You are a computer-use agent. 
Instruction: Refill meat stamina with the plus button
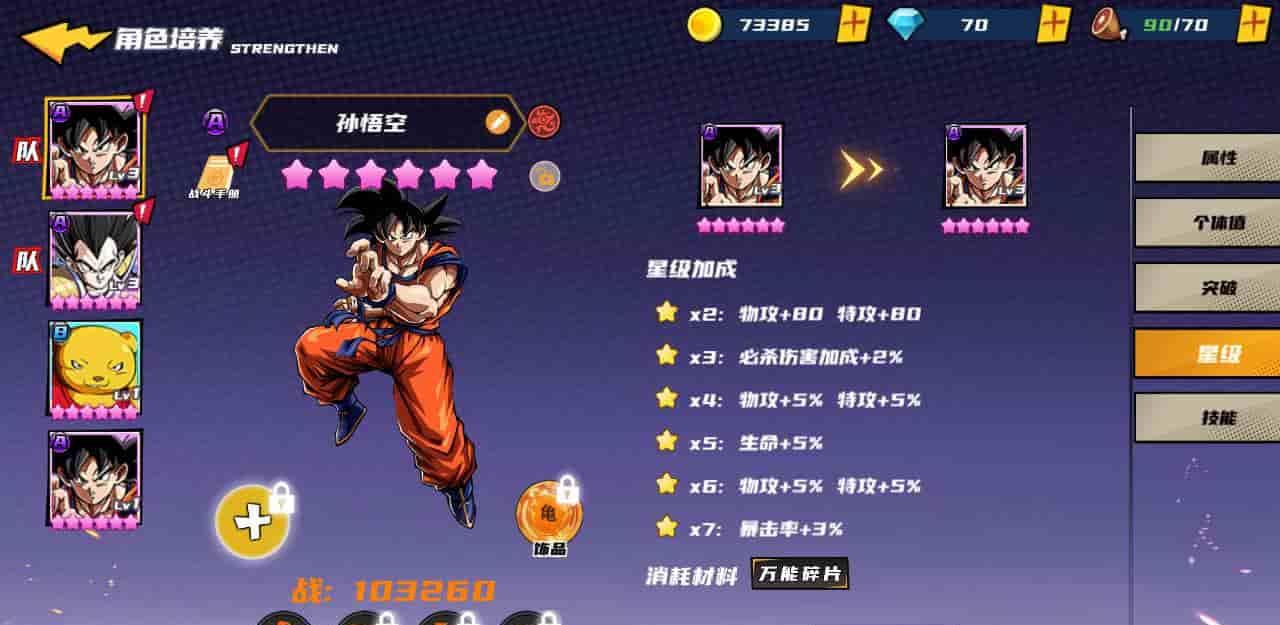(1254, 24)
